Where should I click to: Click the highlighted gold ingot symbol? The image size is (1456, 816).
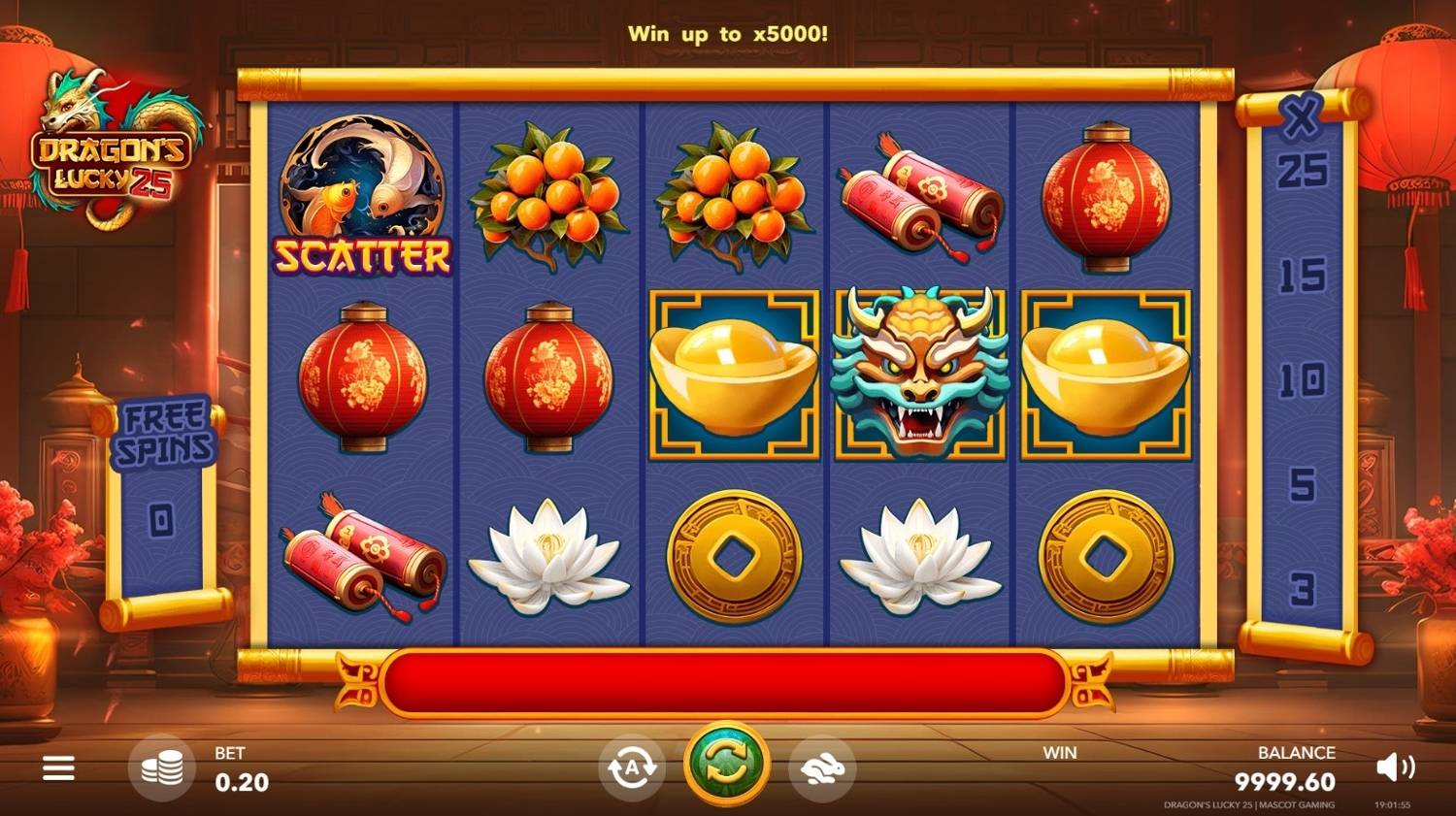point(728,374)
